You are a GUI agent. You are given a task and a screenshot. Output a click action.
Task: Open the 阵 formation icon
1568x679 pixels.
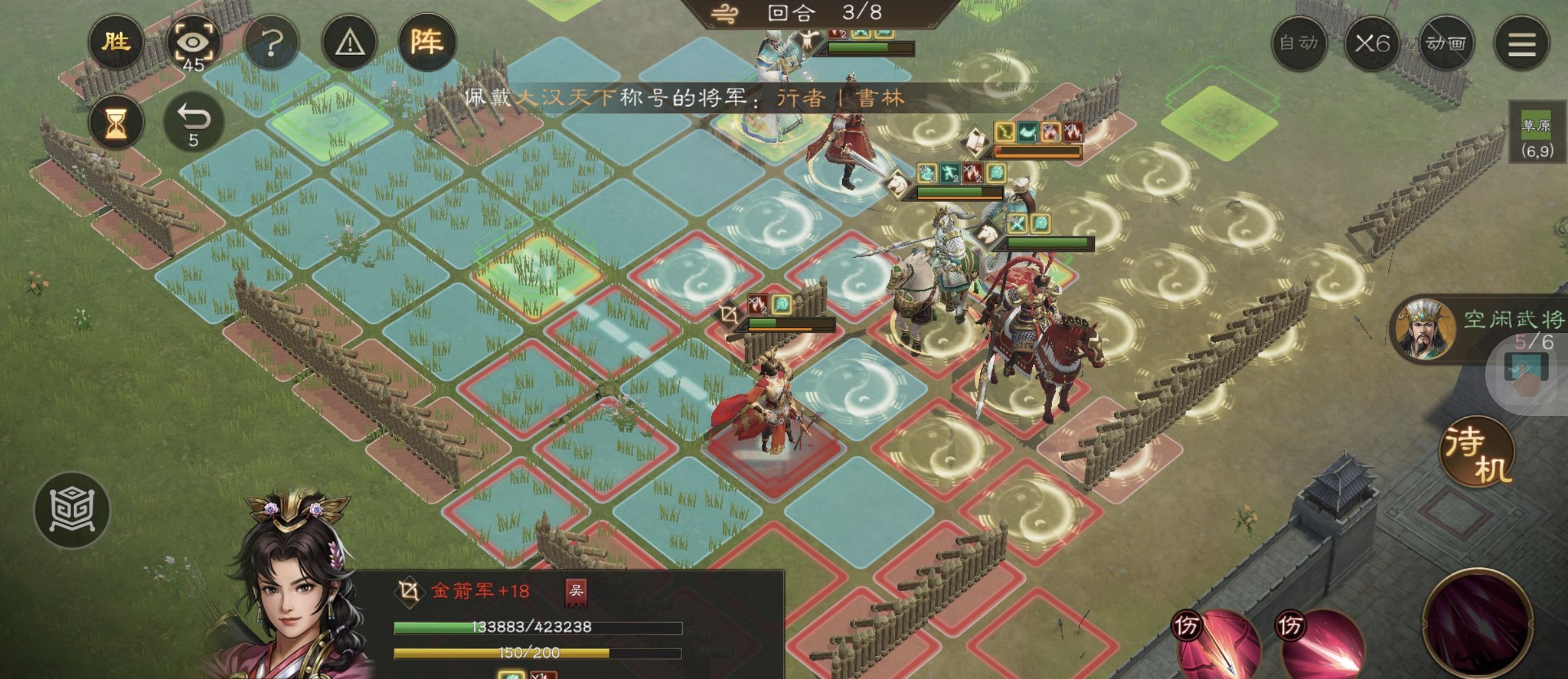(431, 43)
